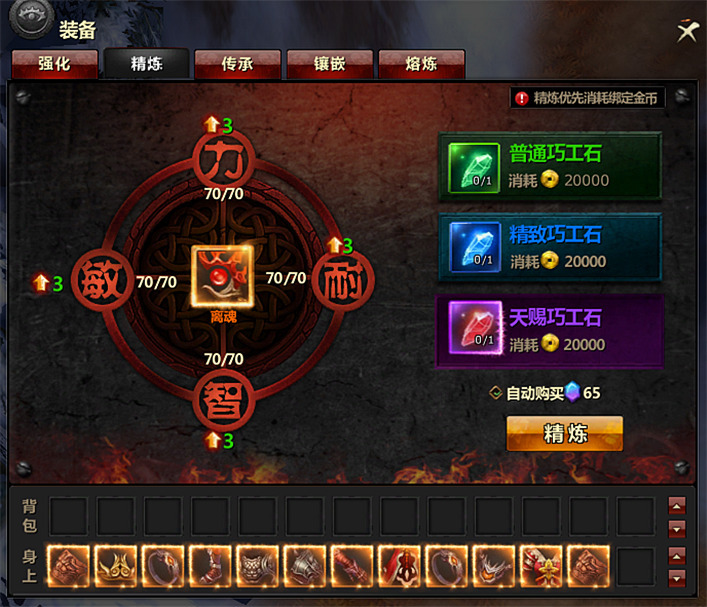Screen dimensions: 707x607
Task: Click the 力 attribute node
Action: pos(223,157)
